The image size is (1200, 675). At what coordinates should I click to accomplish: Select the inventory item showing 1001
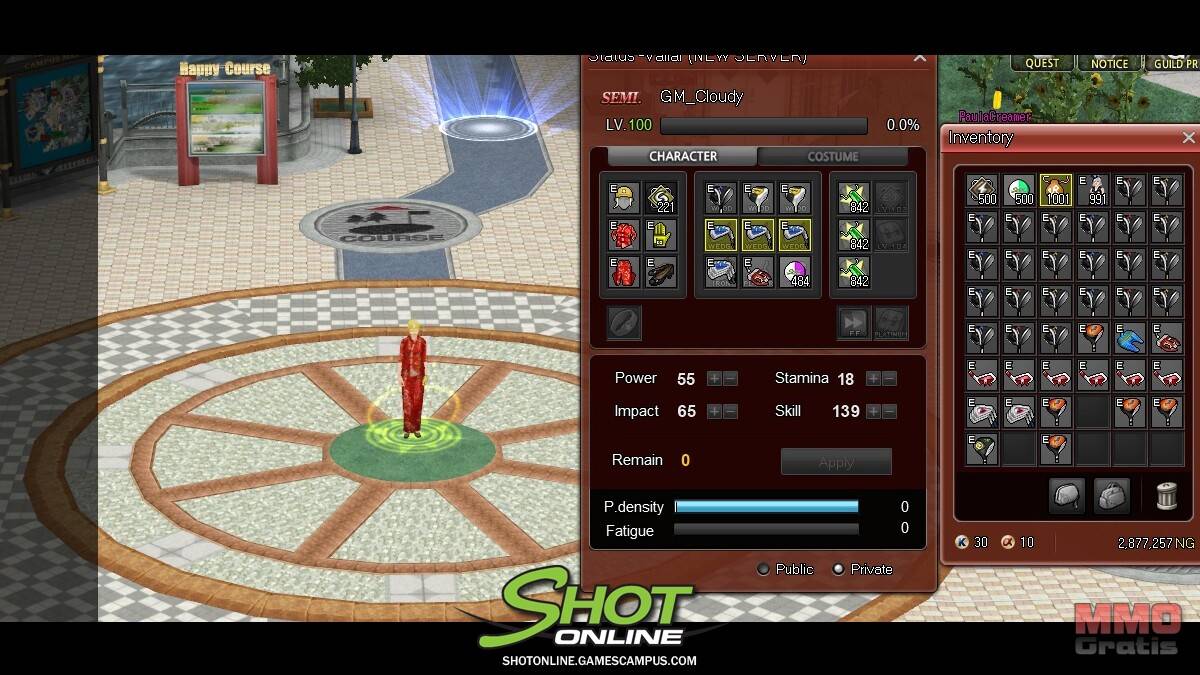coord(1056,190)
